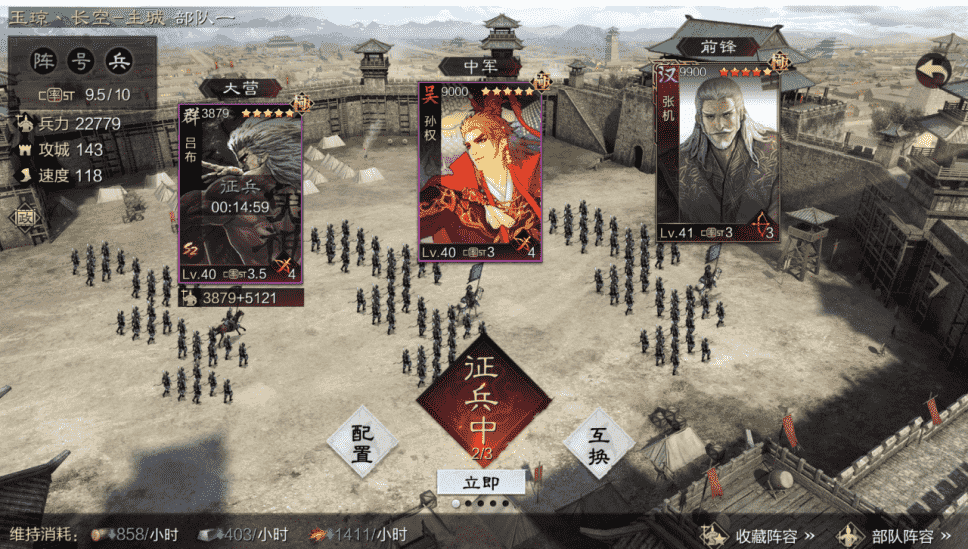The height and width of the screenshot is (549, 968).
Task: Select the 号 button in the top panel
Action: pyautogui.click(x=82, y=61)
